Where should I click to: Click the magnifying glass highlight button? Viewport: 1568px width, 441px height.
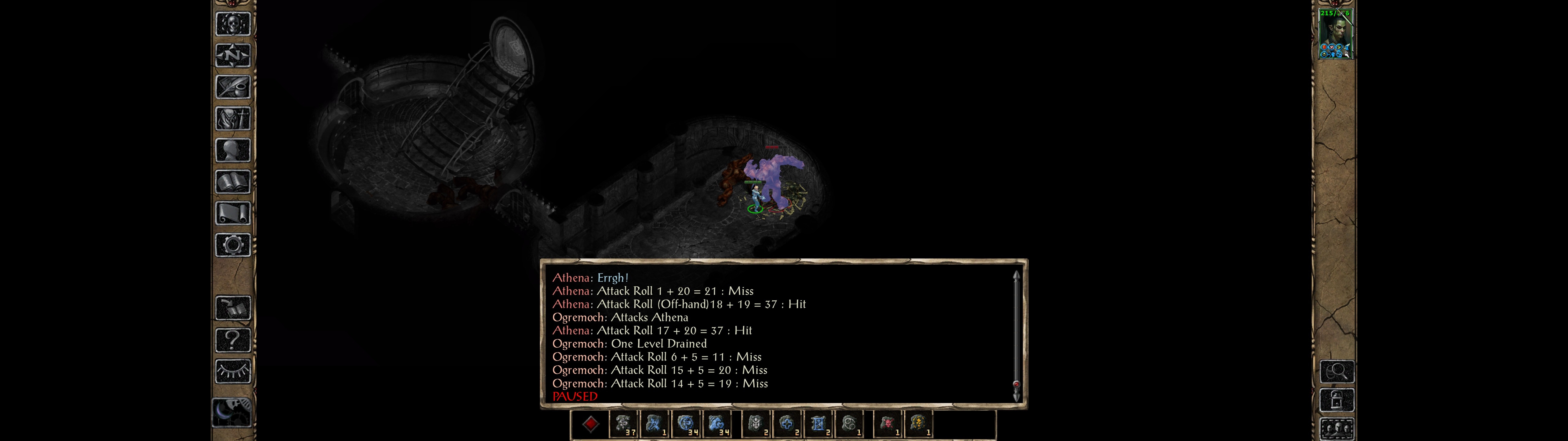click(1337, 371)
